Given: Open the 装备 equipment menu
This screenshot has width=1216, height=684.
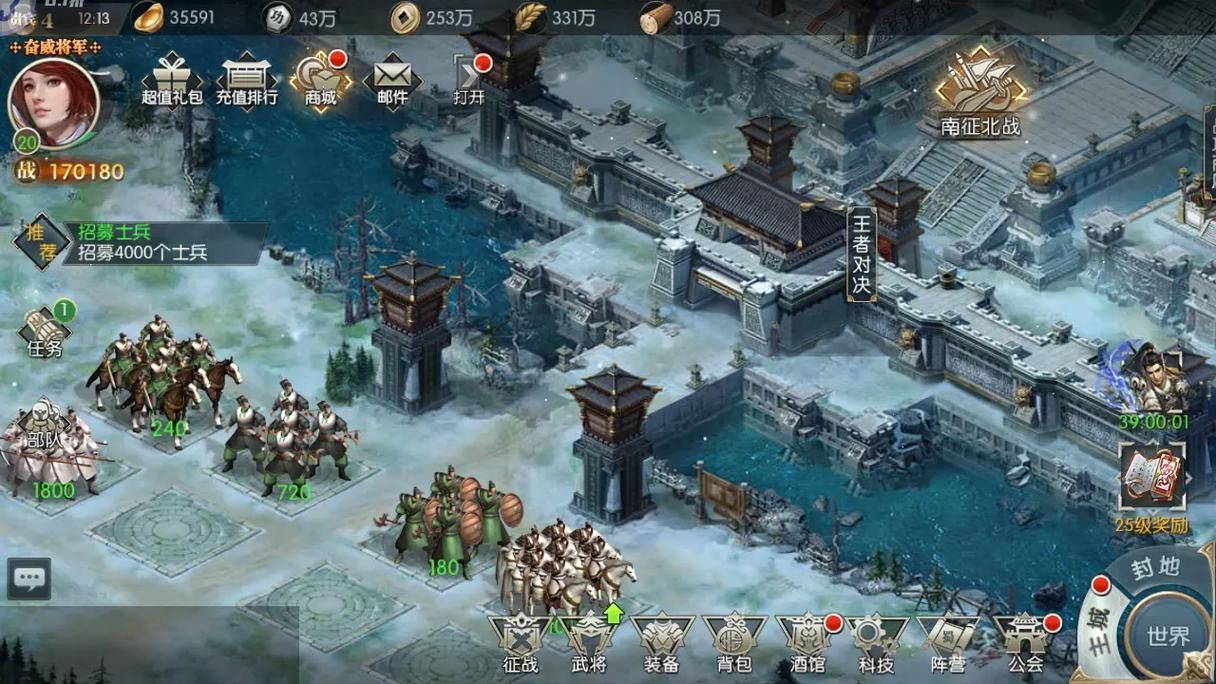Looking at the screenshot, I should [661, 643].
